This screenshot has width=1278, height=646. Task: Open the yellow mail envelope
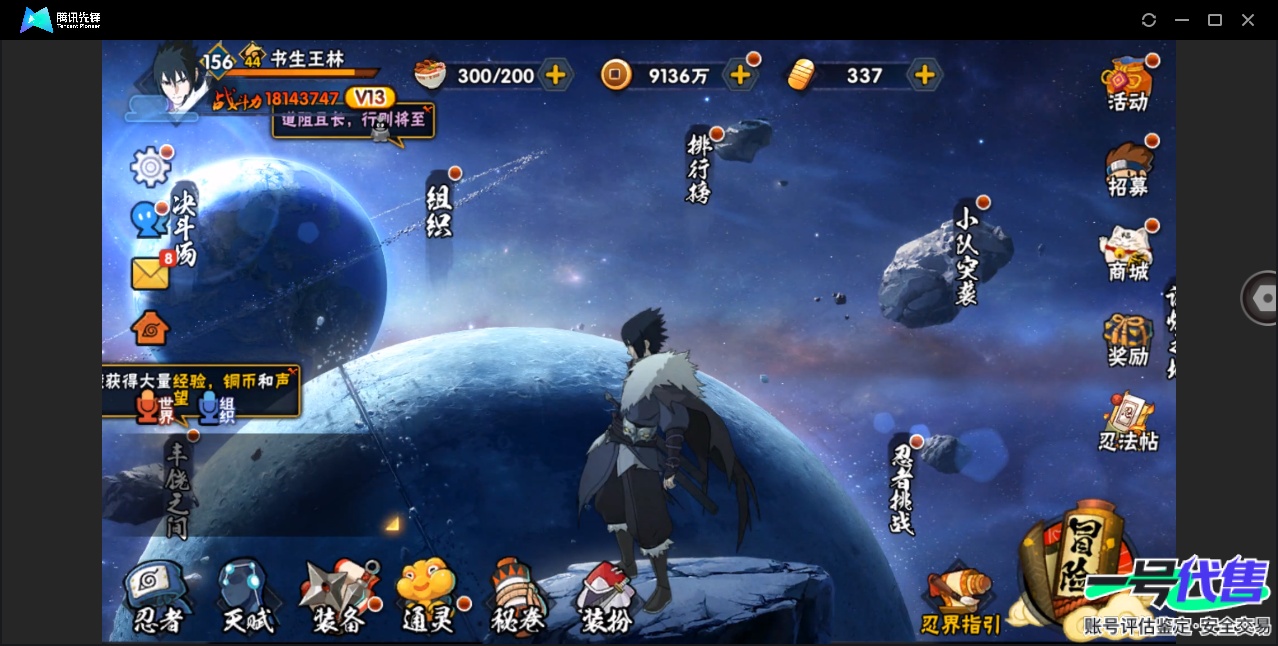[150, 273]
